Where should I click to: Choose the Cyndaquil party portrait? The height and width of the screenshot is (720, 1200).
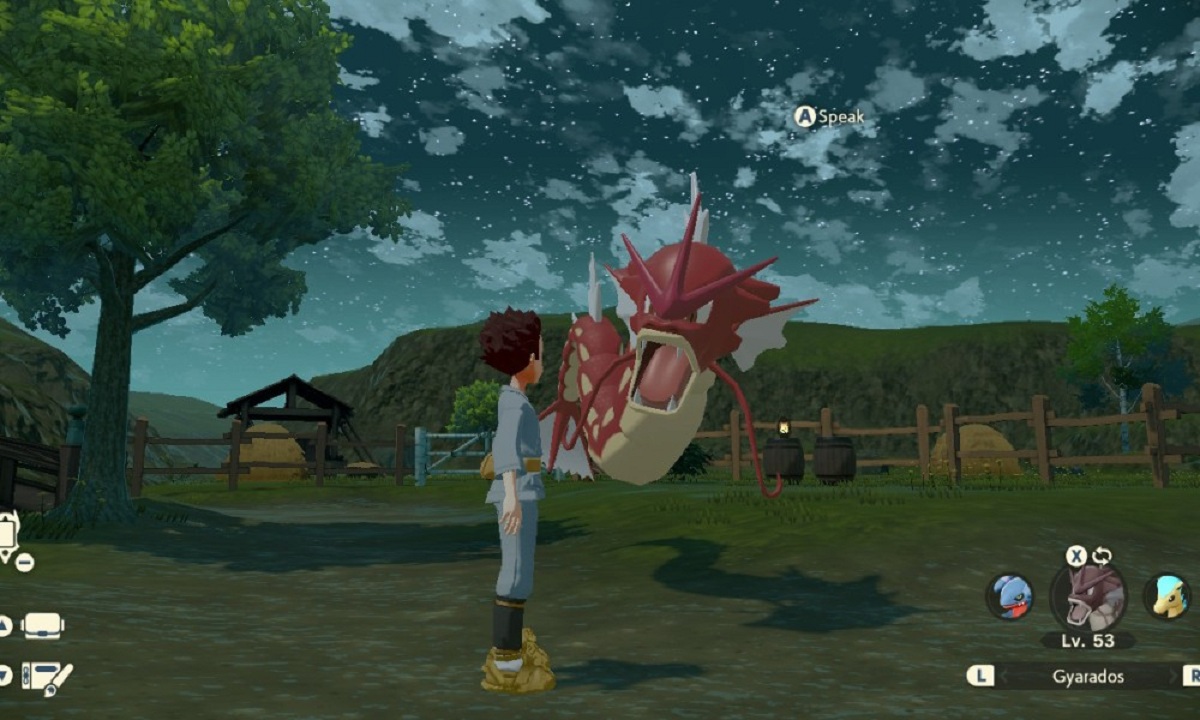(1166, 597)
